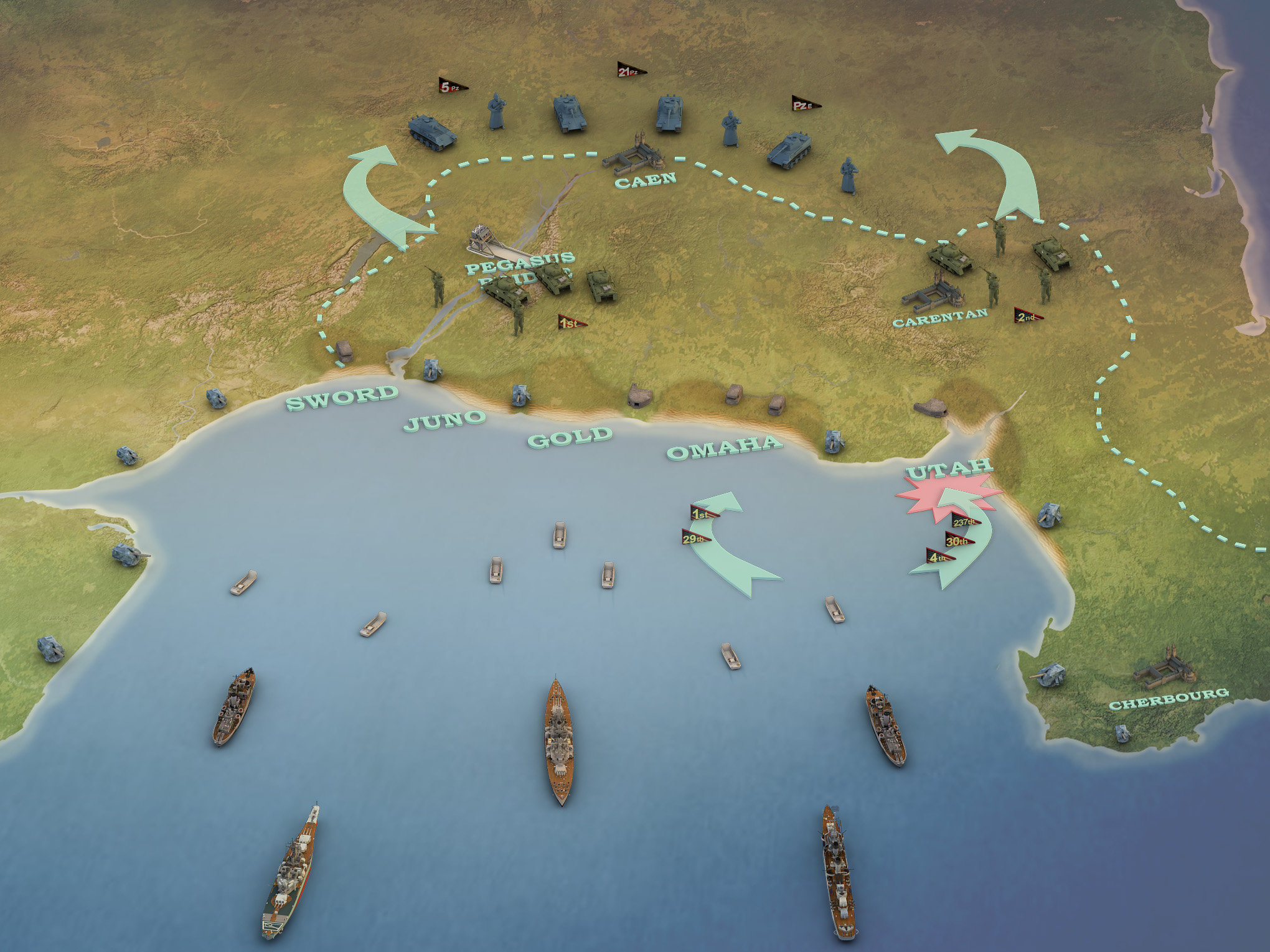Choose the 2nd division flag near Carentan
Screen dimensions: 1270x952
click(x=1027, y=316)
